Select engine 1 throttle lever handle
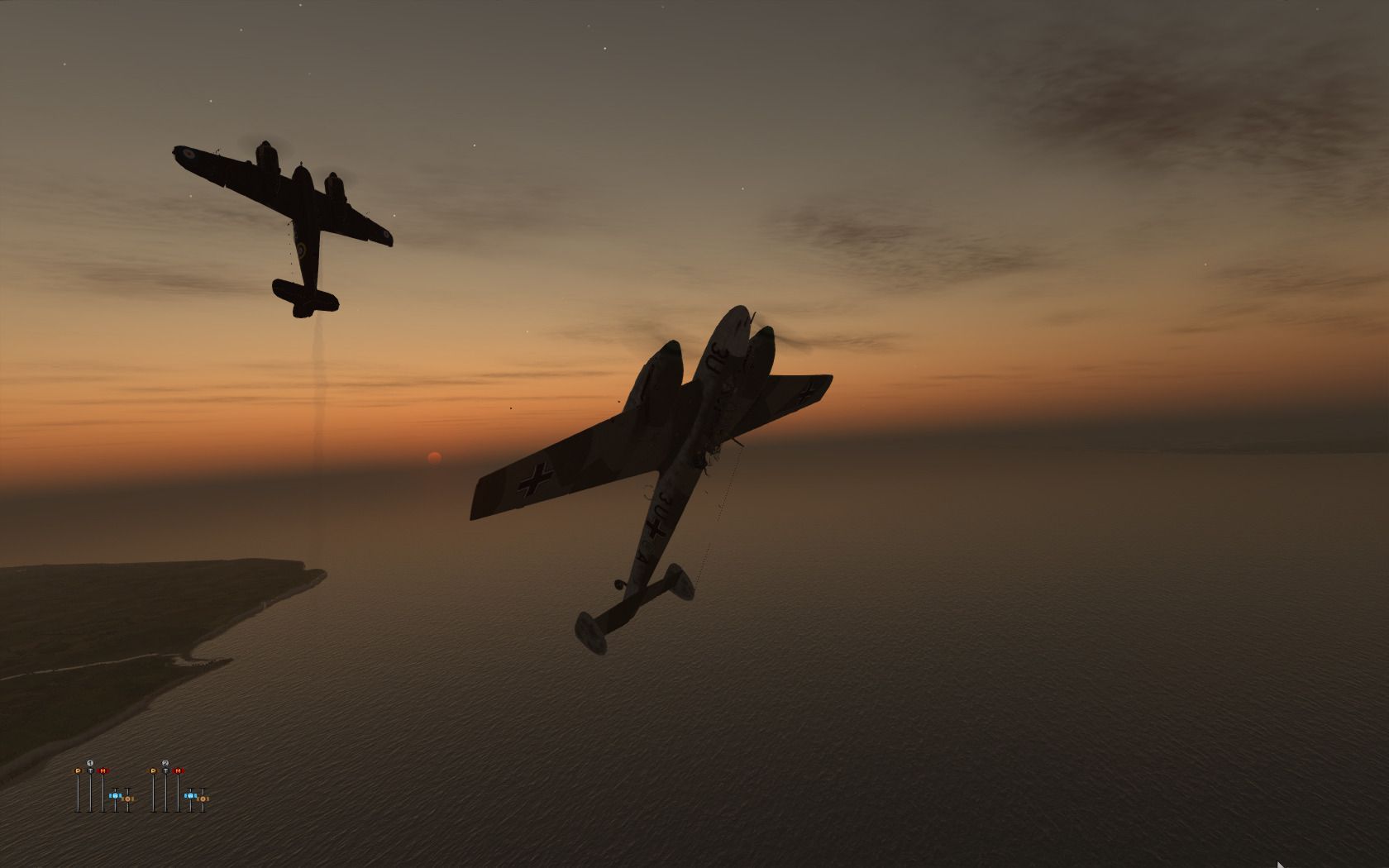The image size is (1389, 868). click(x=90, y=770)
